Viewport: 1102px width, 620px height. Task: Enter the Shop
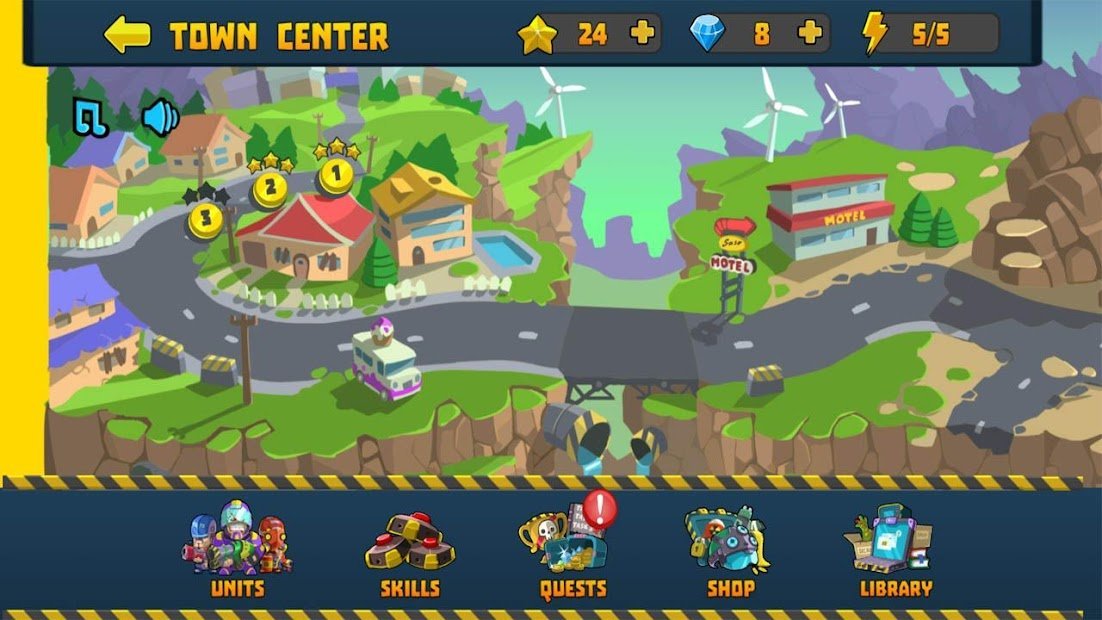point(730,552)
